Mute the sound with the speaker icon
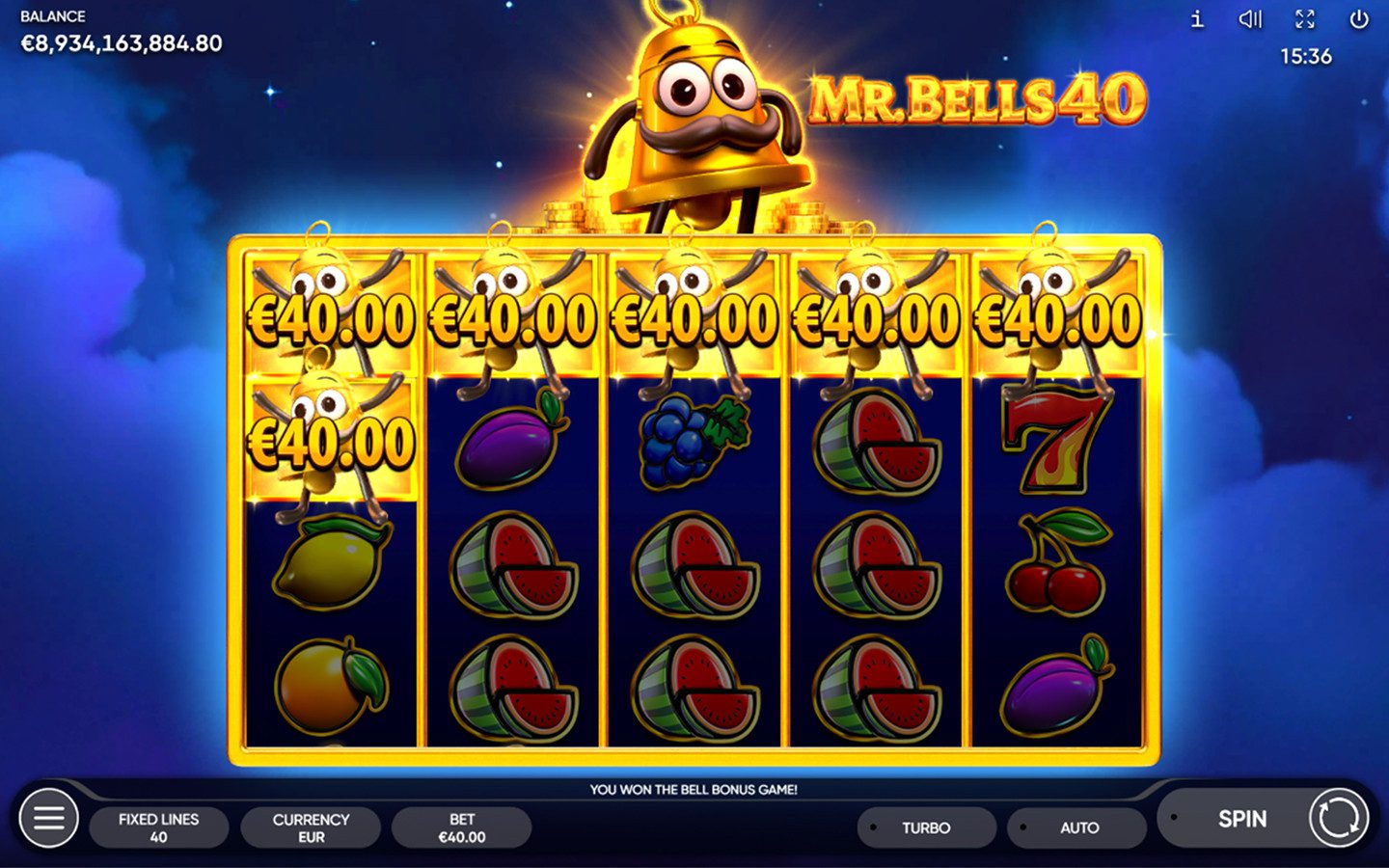This screenshot has width=1389, height=868. click(1250, 19)
